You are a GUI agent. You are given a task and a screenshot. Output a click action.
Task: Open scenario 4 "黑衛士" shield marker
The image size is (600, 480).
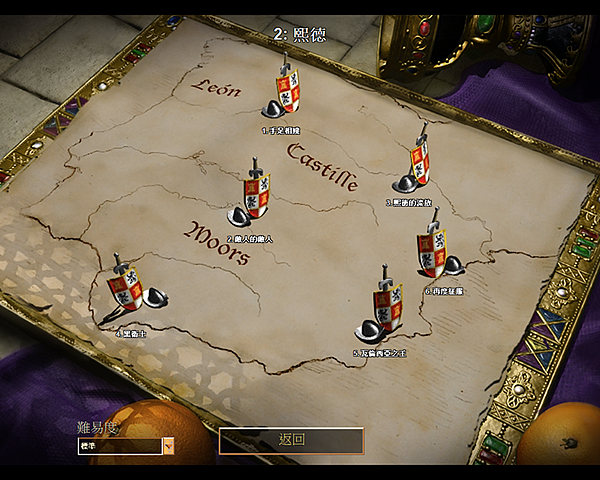coord(128,290)
